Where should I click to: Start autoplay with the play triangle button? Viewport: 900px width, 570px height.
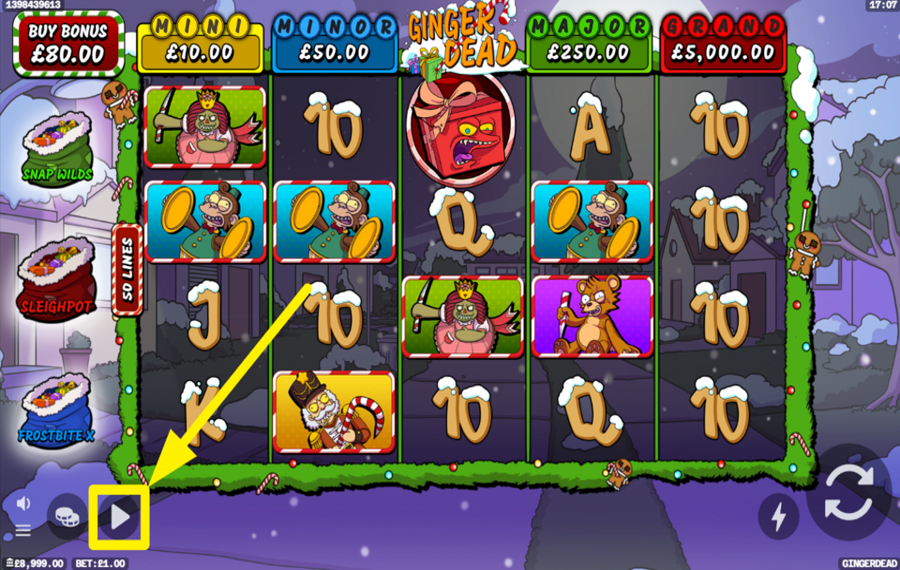click(x=120, y=517)
